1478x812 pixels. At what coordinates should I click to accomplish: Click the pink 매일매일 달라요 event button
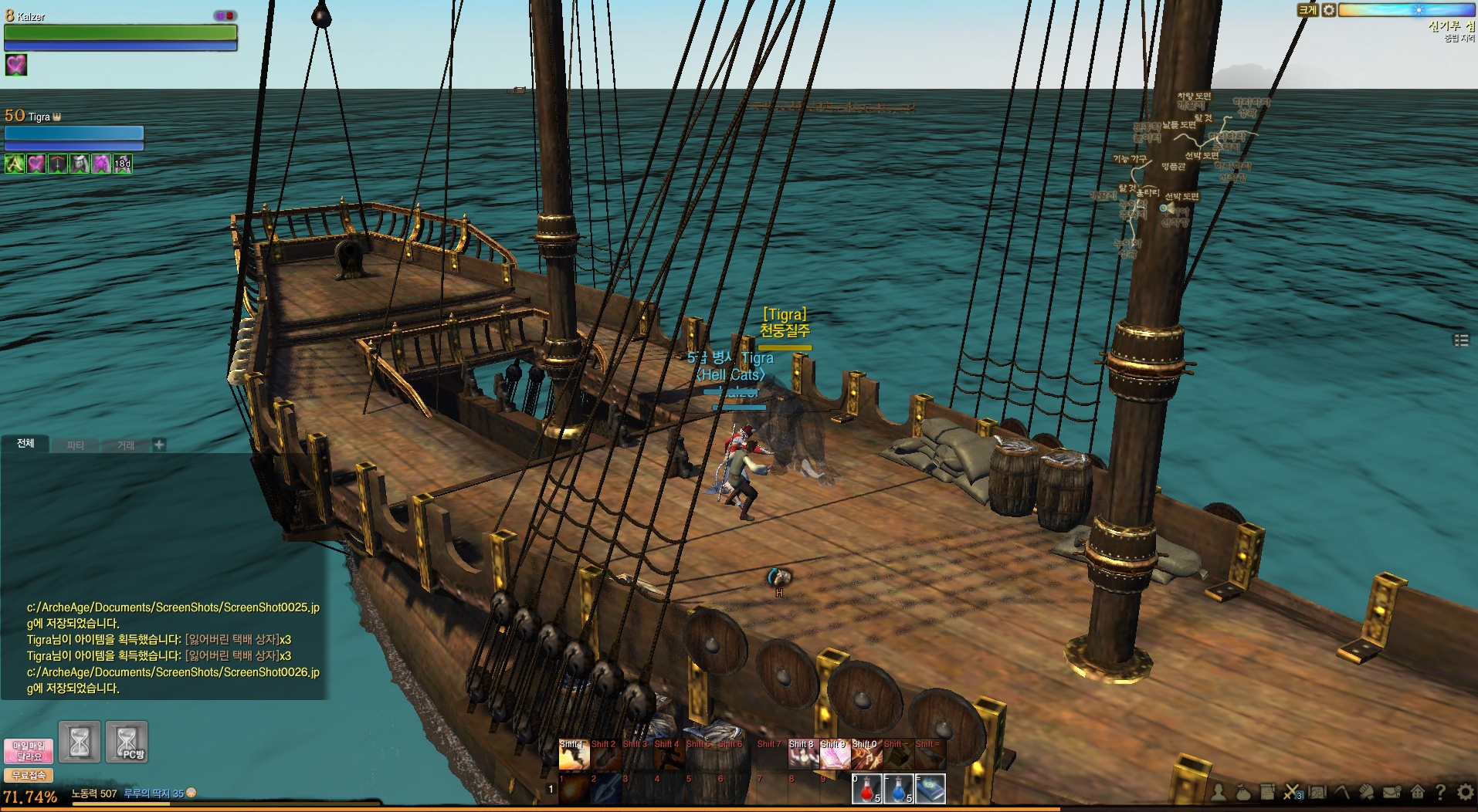[29, 751]
